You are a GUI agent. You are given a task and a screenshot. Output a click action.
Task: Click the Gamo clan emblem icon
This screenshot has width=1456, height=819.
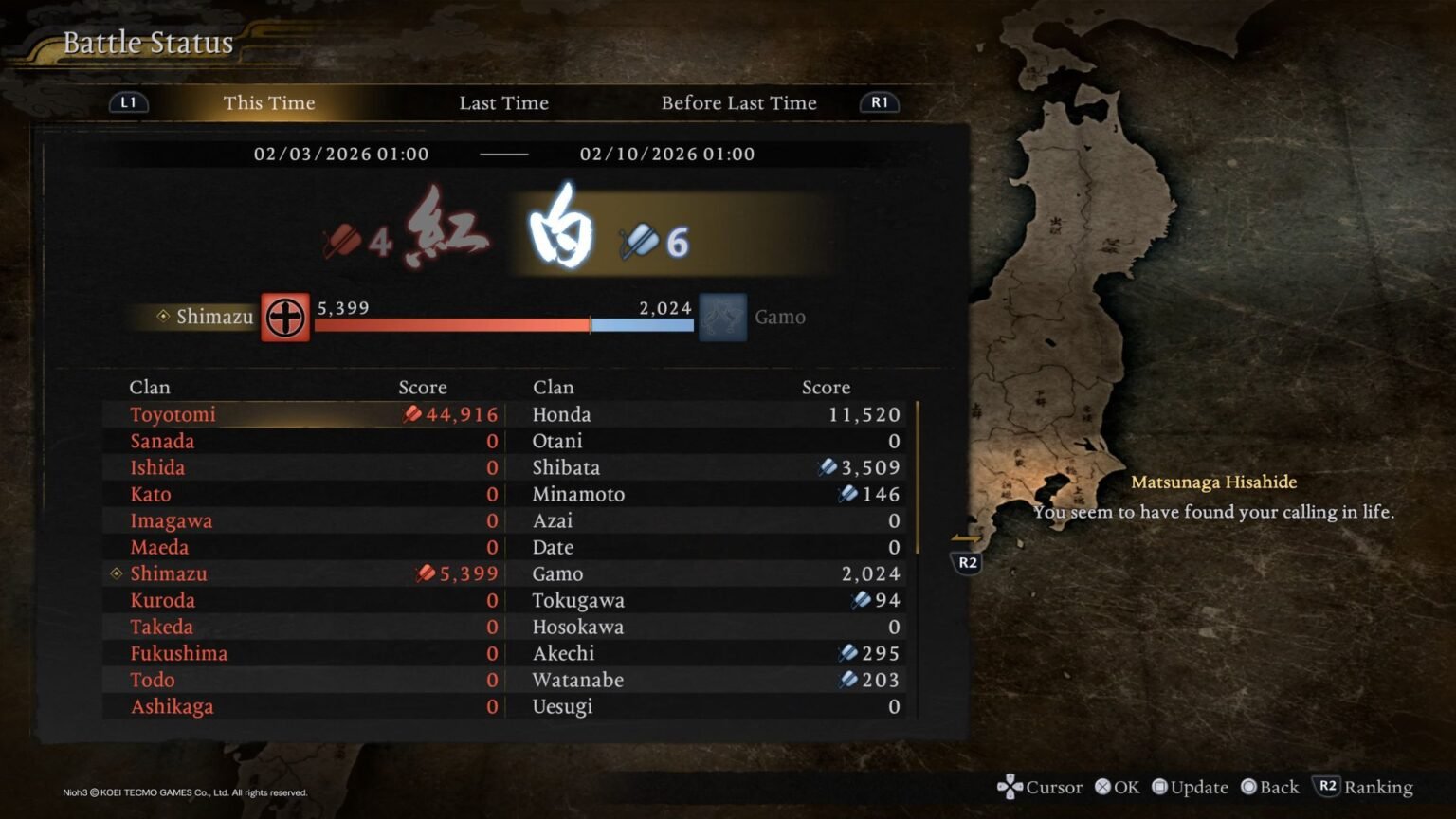(x=721, y=318)
